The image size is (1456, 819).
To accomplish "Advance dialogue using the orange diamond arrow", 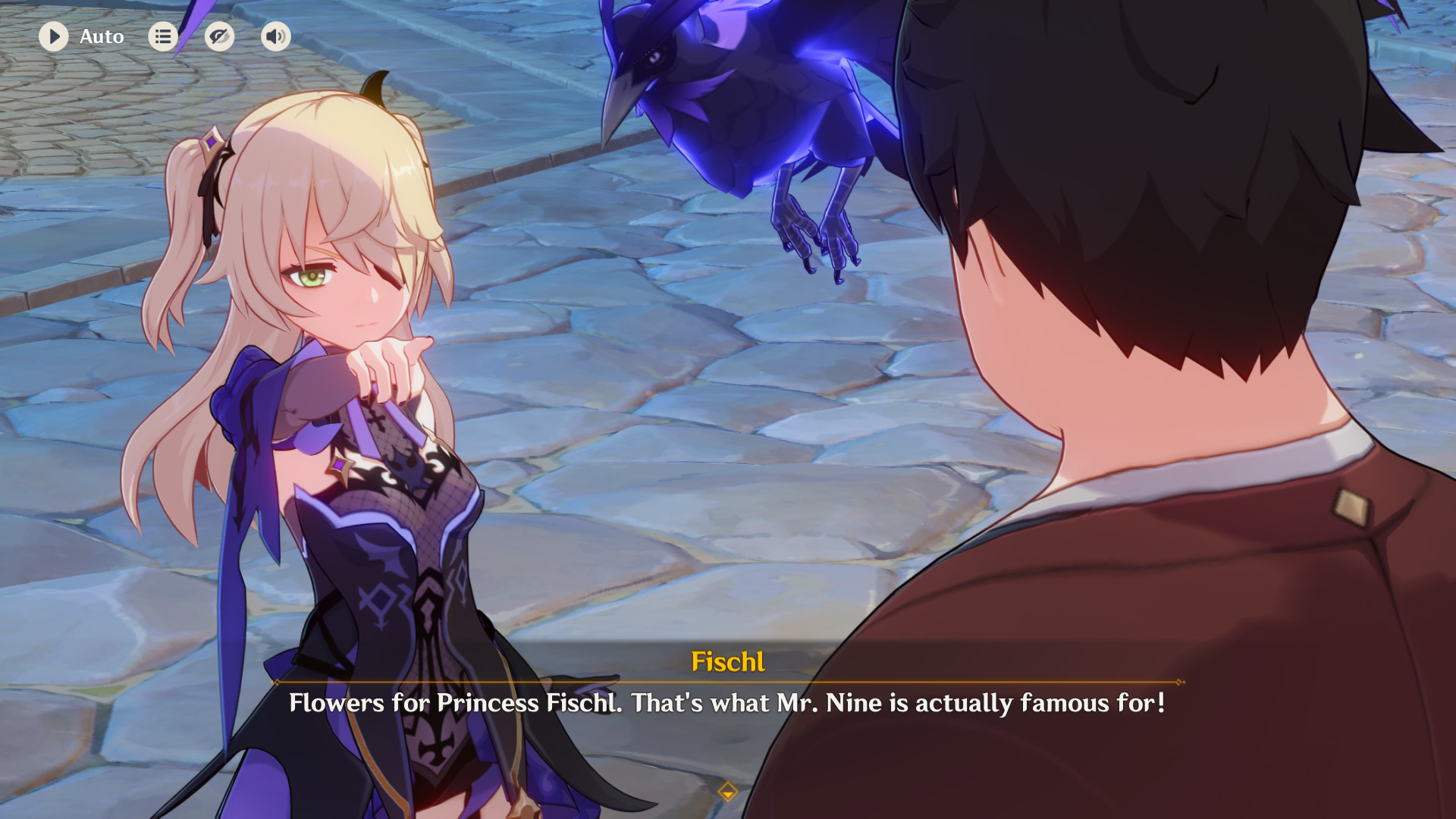I will click(727, 792).
